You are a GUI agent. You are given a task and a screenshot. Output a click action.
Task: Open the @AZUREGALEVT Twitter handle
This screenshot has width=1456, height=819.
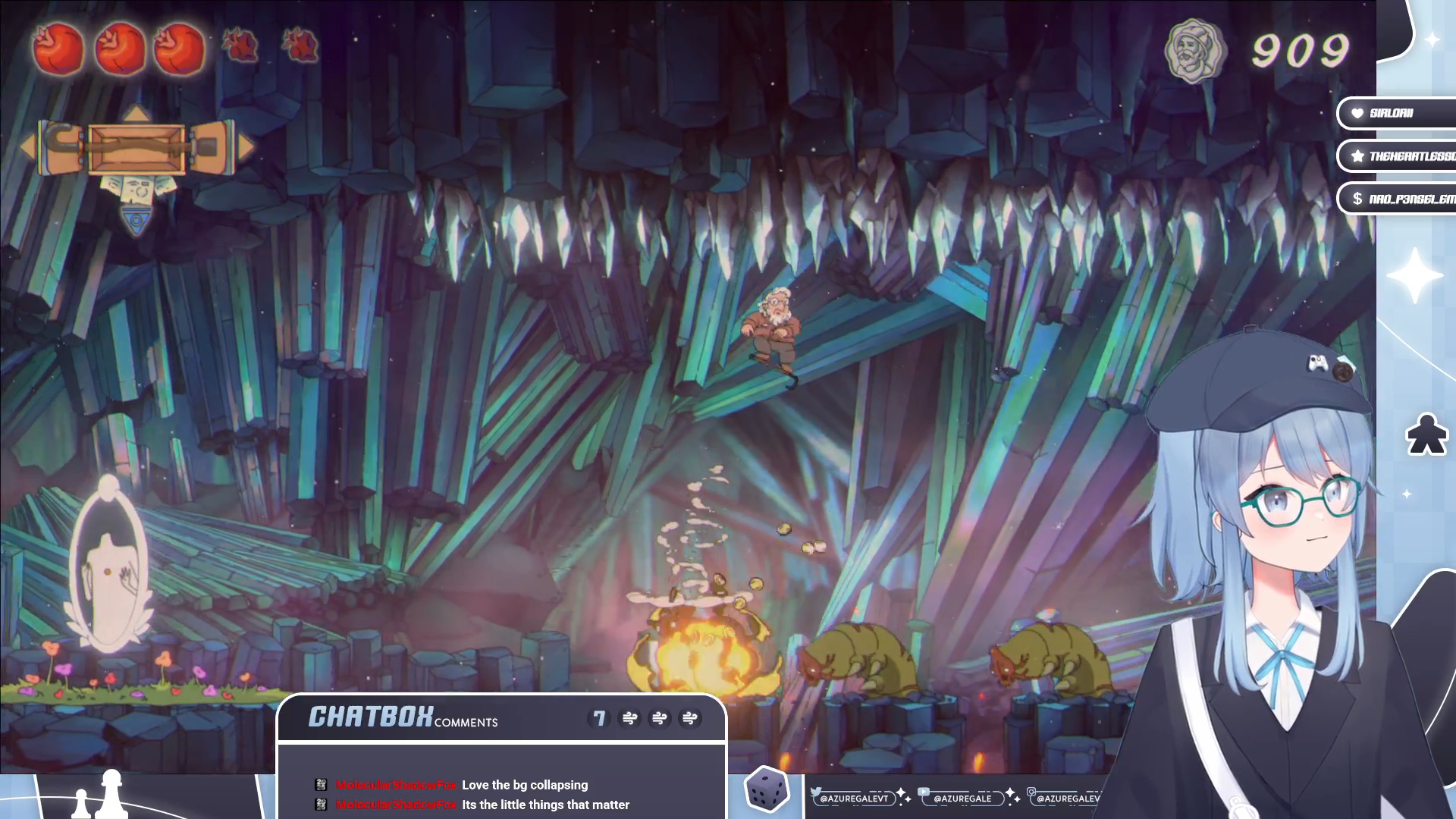tap(853, 798)
